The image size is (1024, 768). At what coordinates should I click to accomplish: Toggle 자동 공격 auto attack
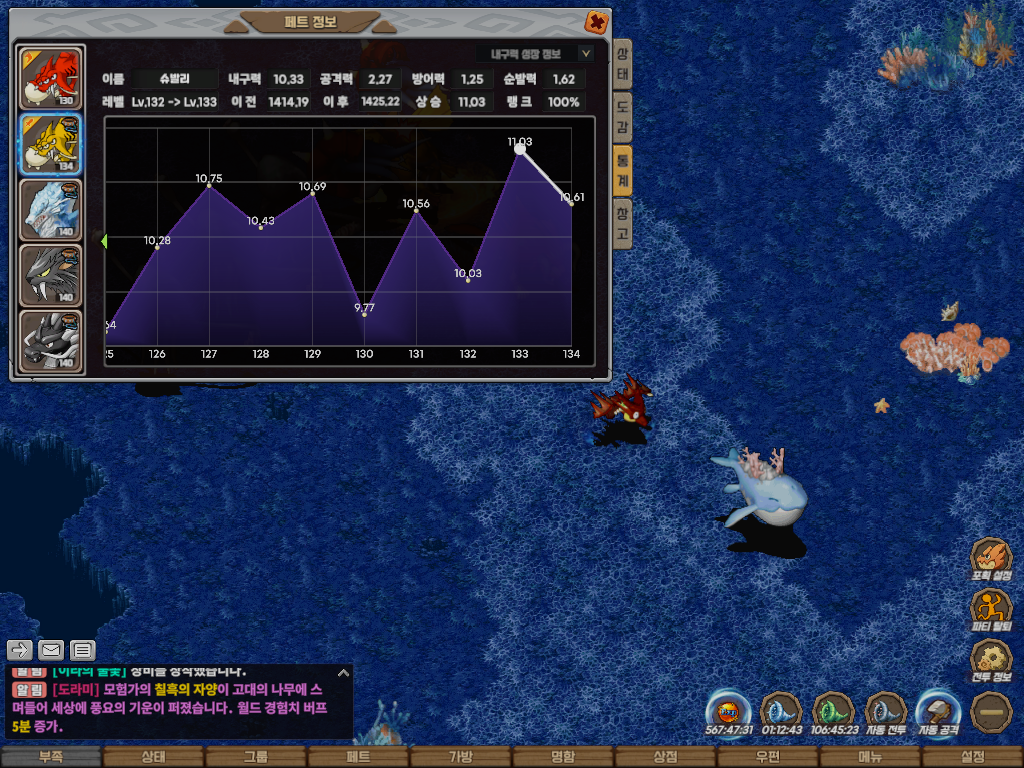939,713
